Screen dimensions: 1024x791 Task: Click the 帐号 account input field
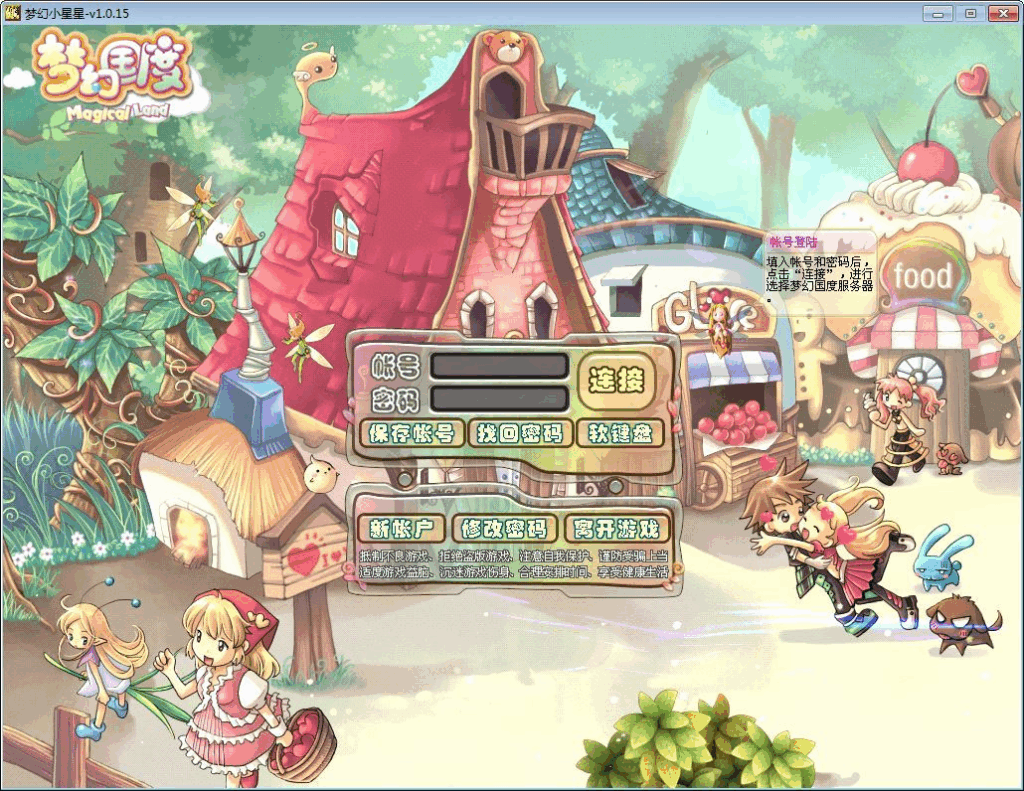[499, 366]
